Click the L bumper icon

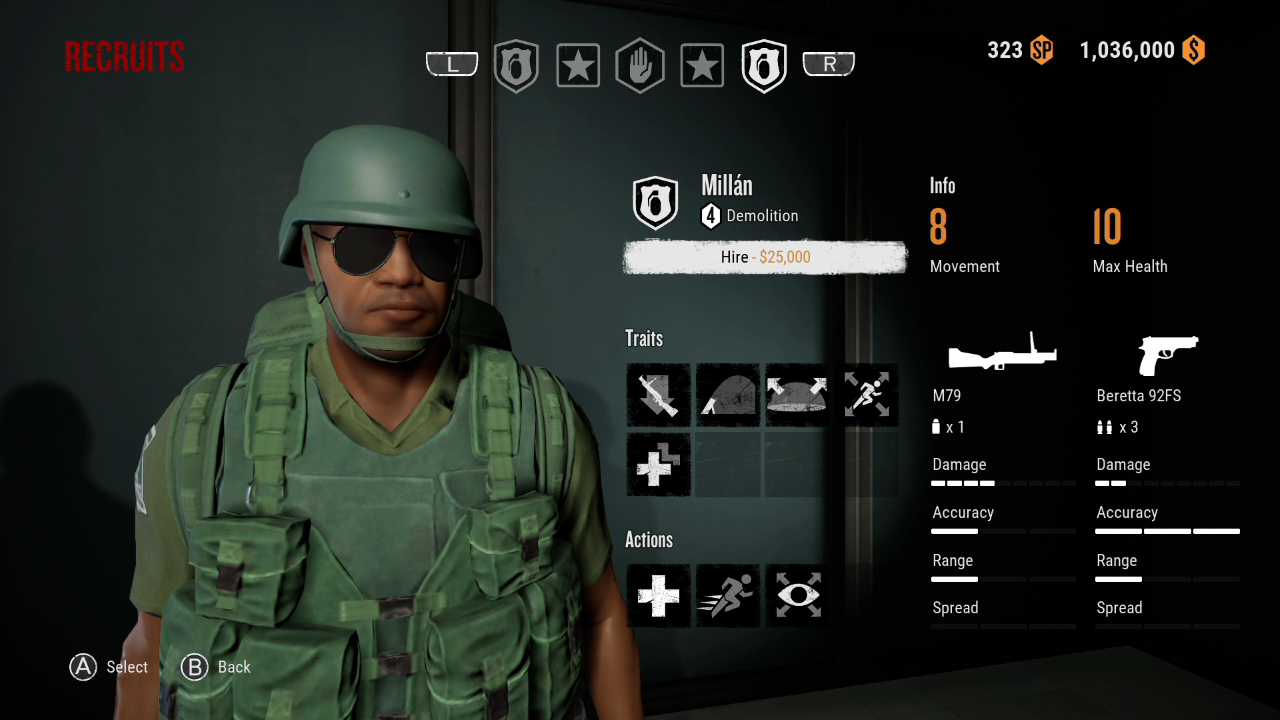coord(452,62)
